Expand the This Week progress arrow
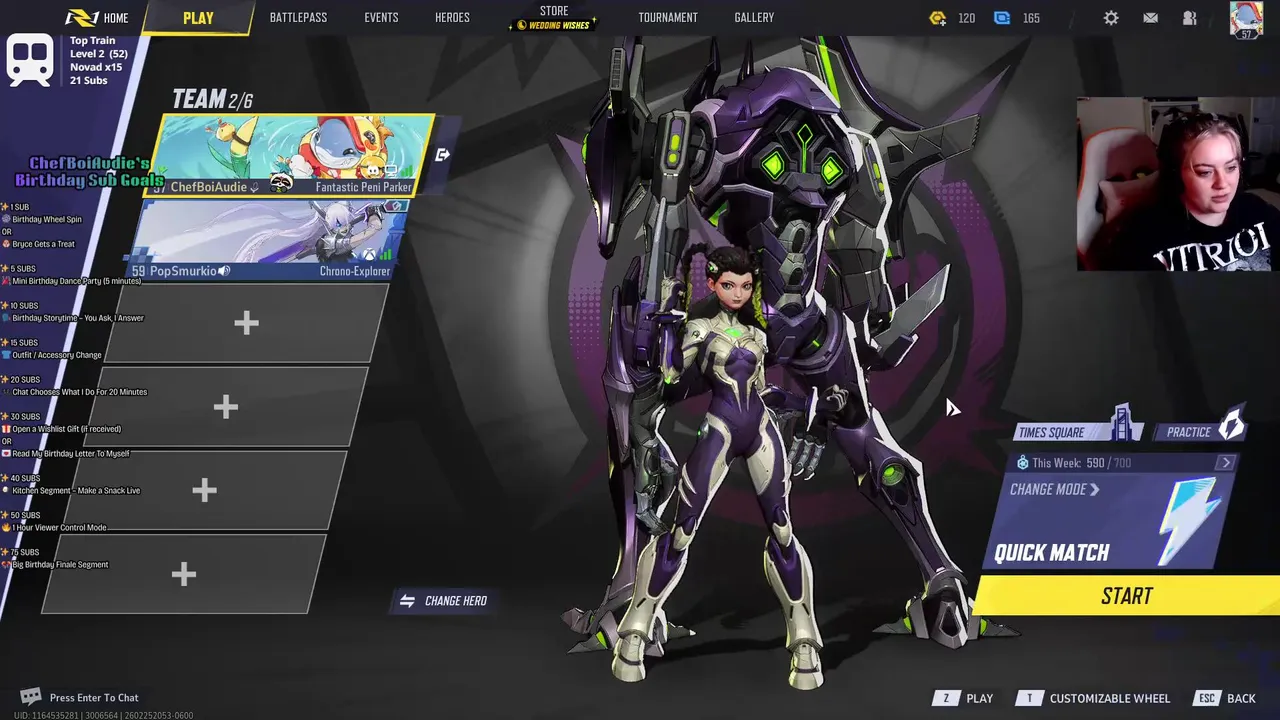This screenshot has width=1280, height=720. point(1226,463)
